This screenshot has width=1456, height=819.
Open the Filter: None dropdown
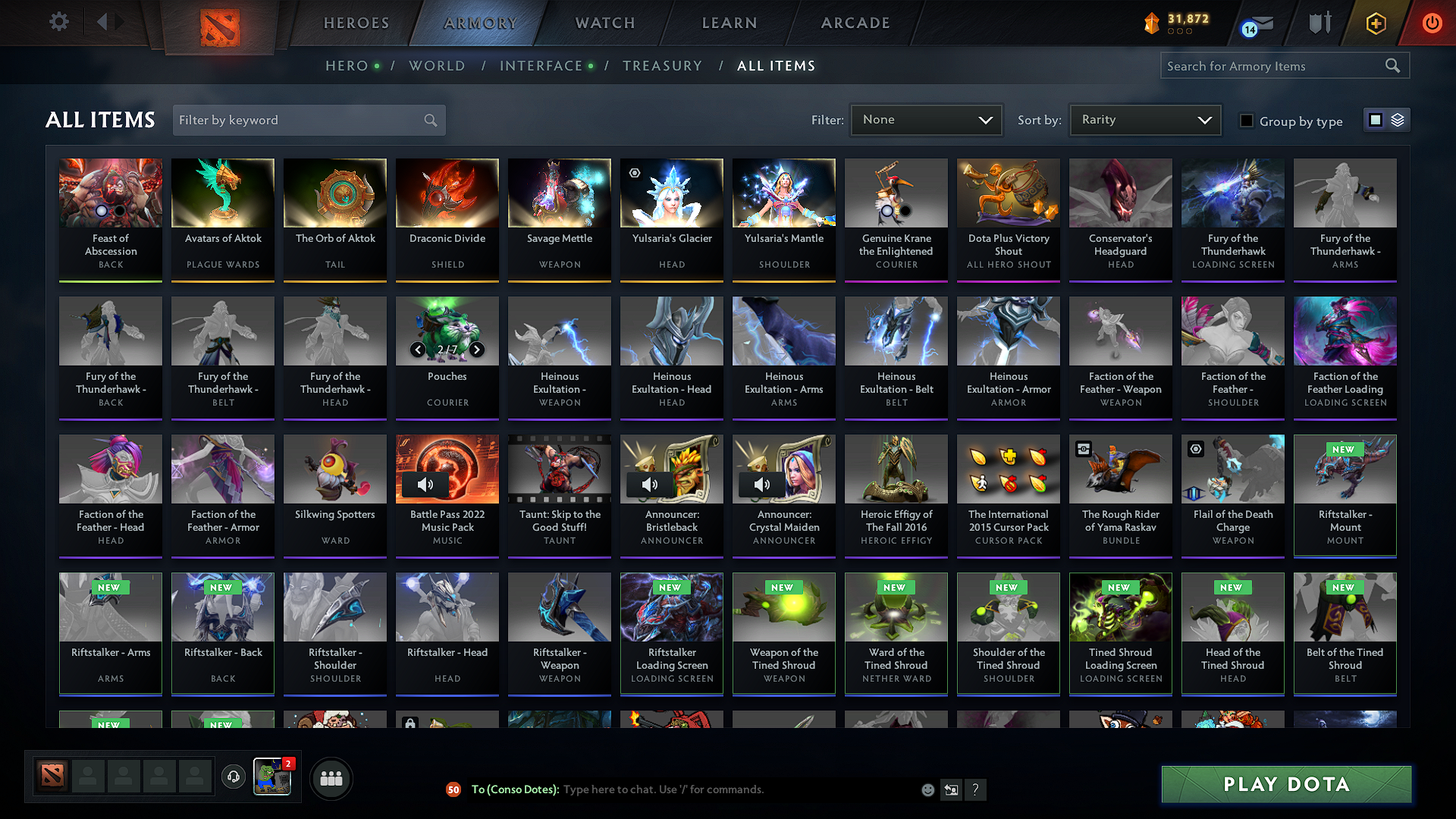pos(926,120)
